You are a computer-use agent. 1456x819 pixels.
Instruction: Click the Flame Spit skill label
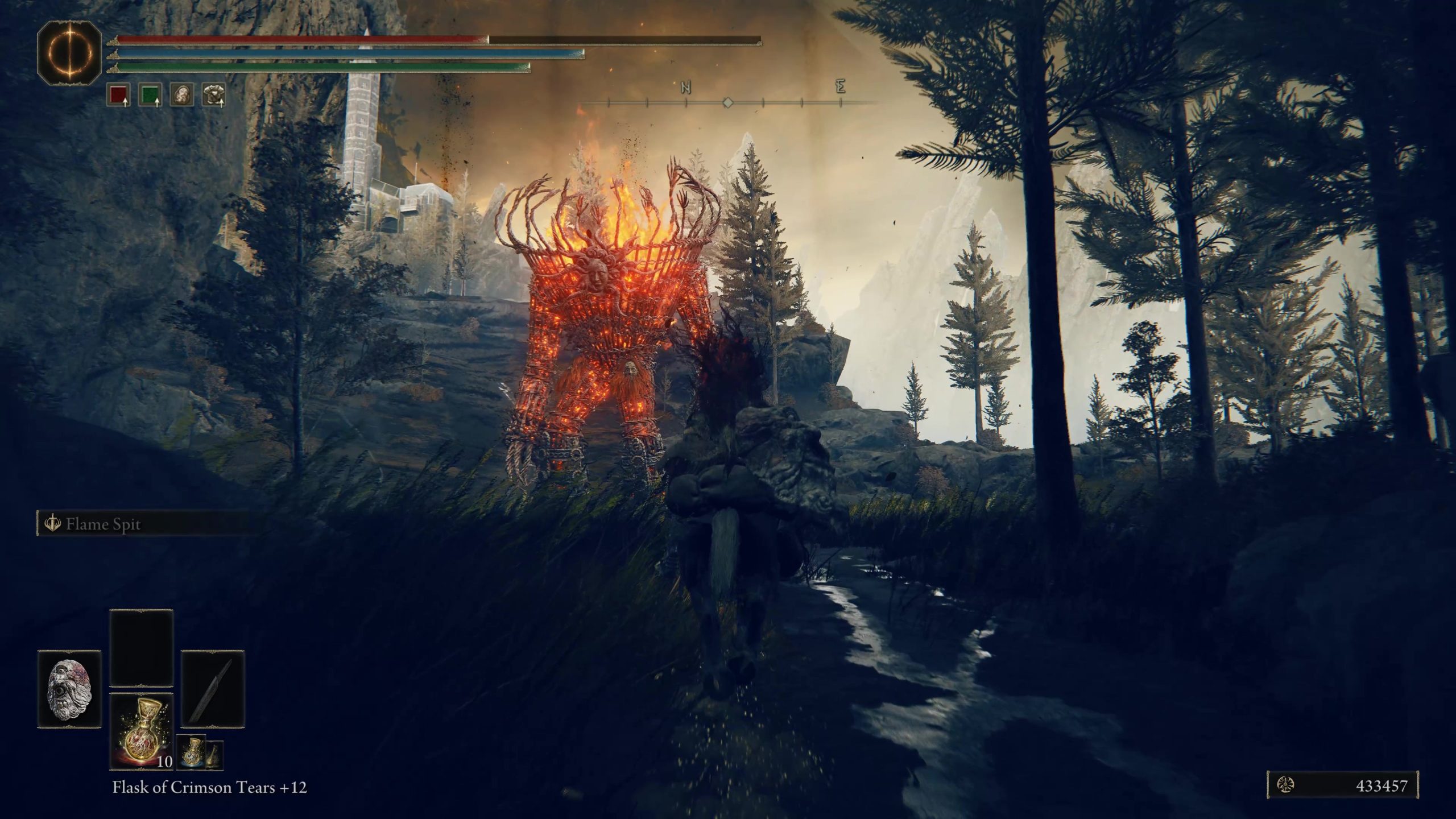coord(103,524)
